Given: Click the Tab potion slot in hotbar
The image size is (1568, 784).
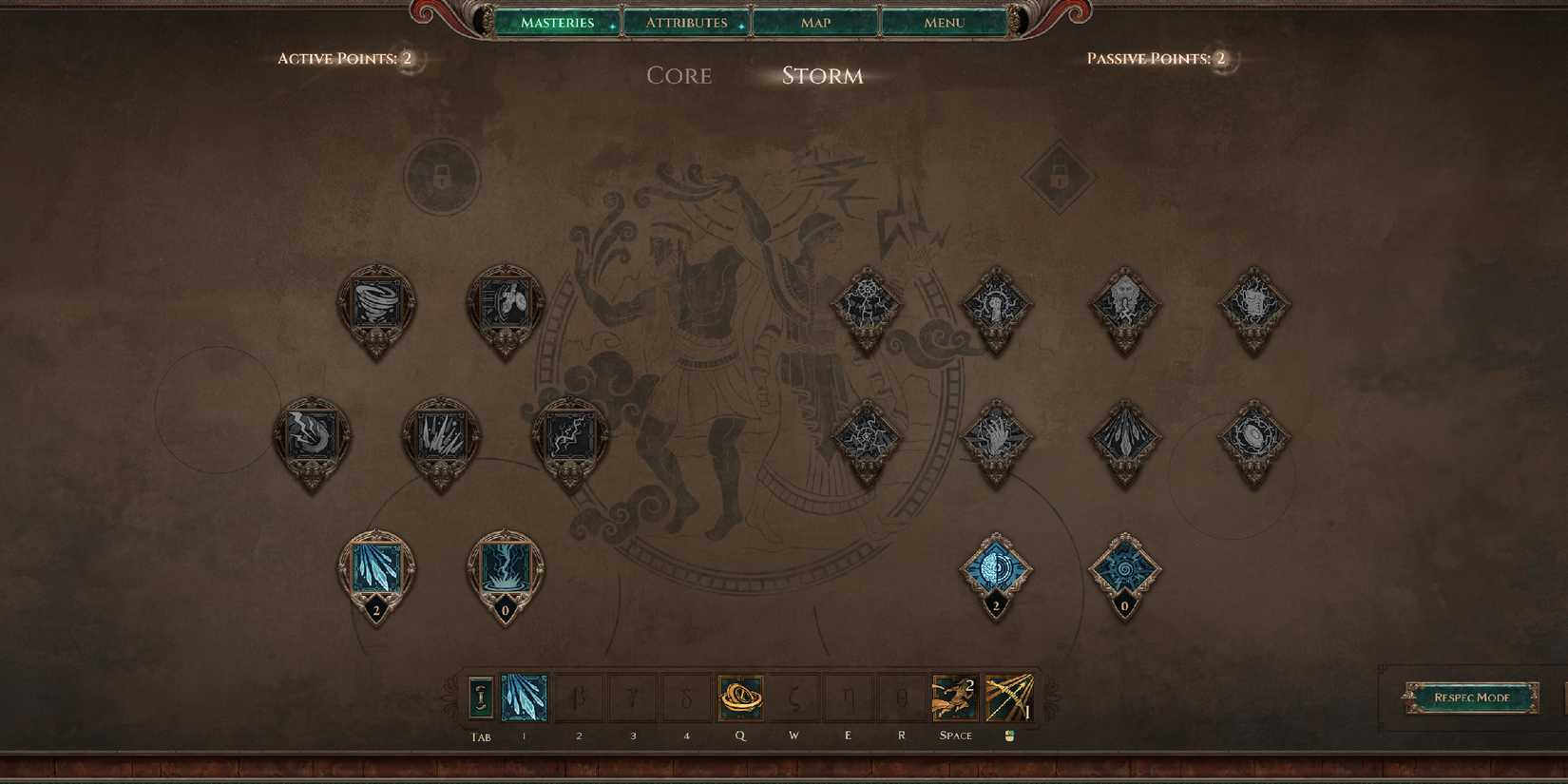Looking at the screenshot, I should 479,696.
